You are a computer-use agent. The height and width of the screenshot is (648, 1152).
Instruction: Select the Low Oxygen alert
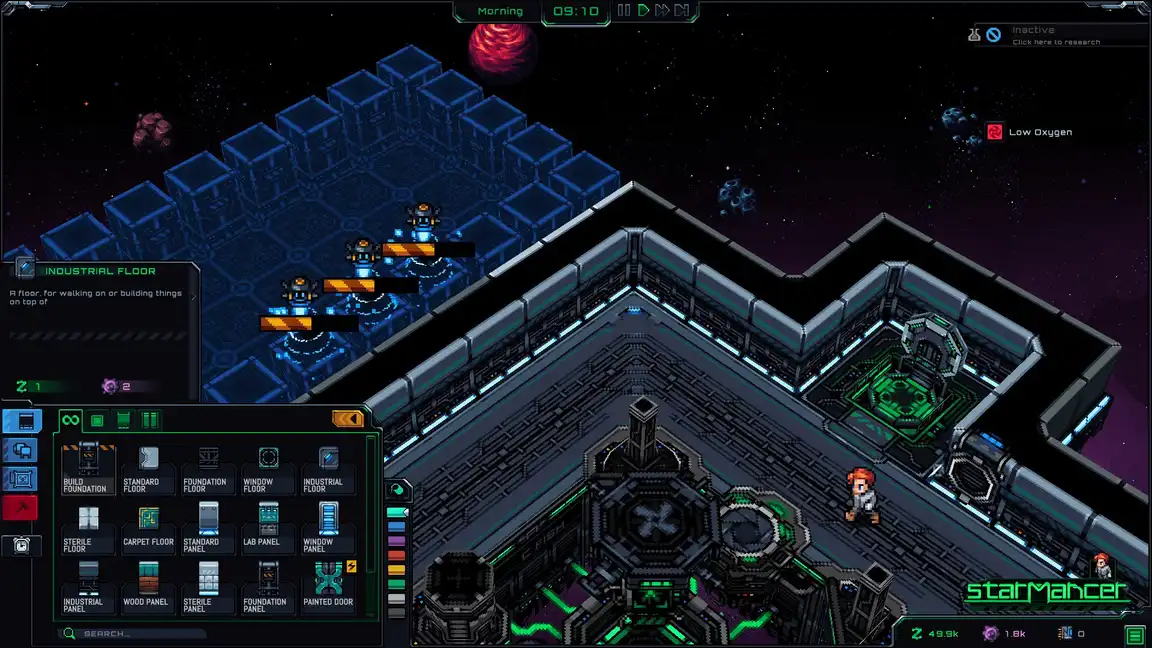click(x=1030, y=132)
